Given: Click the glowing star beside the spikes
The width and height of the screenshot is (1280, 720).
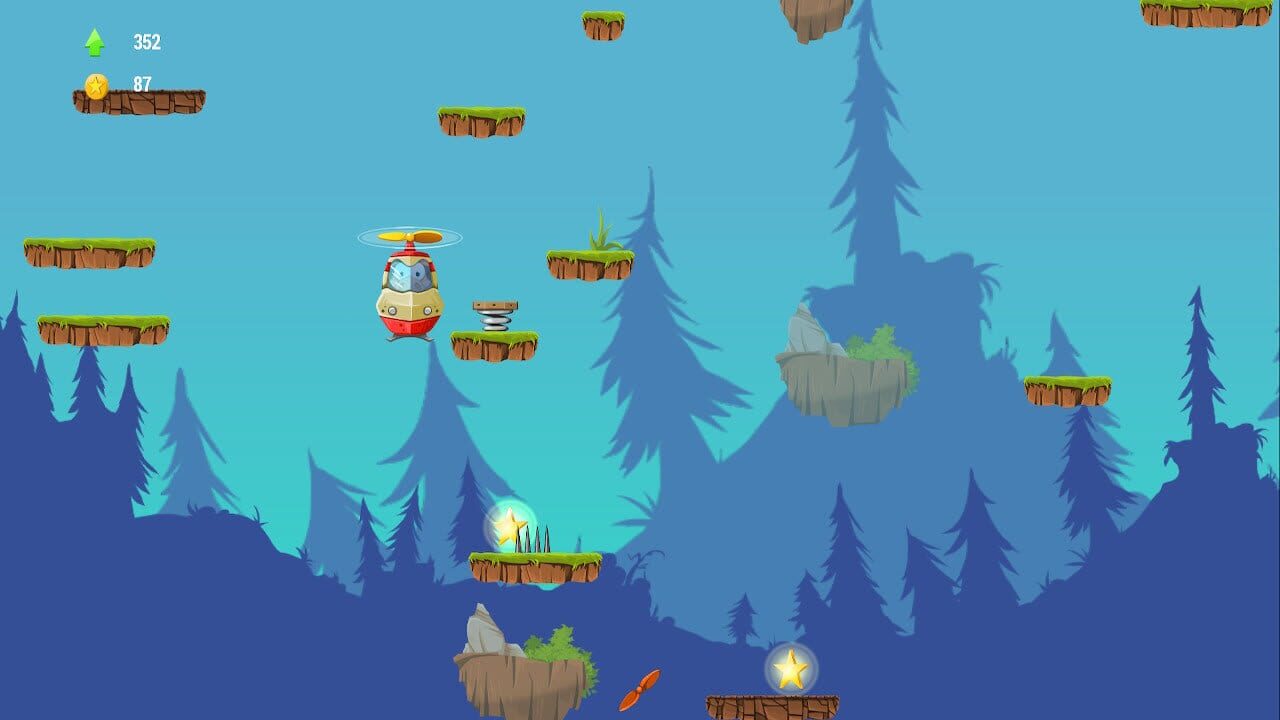Looking at the screenshot, I should click(x=511, y=523).
